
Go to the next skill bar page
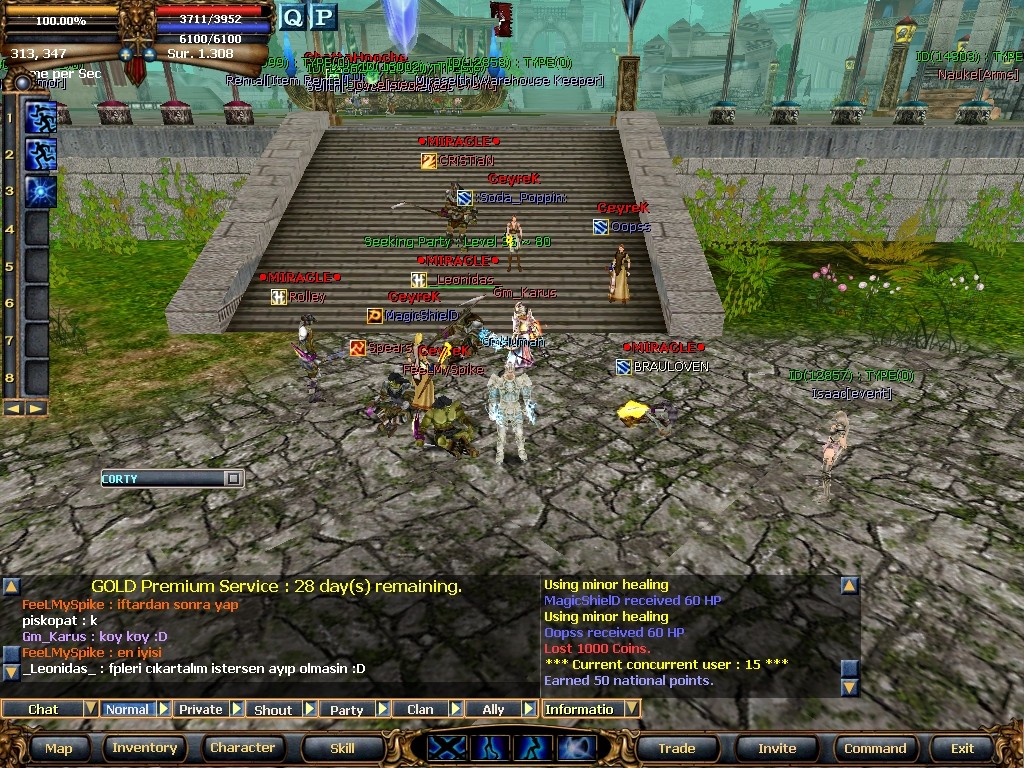(37, 408)
